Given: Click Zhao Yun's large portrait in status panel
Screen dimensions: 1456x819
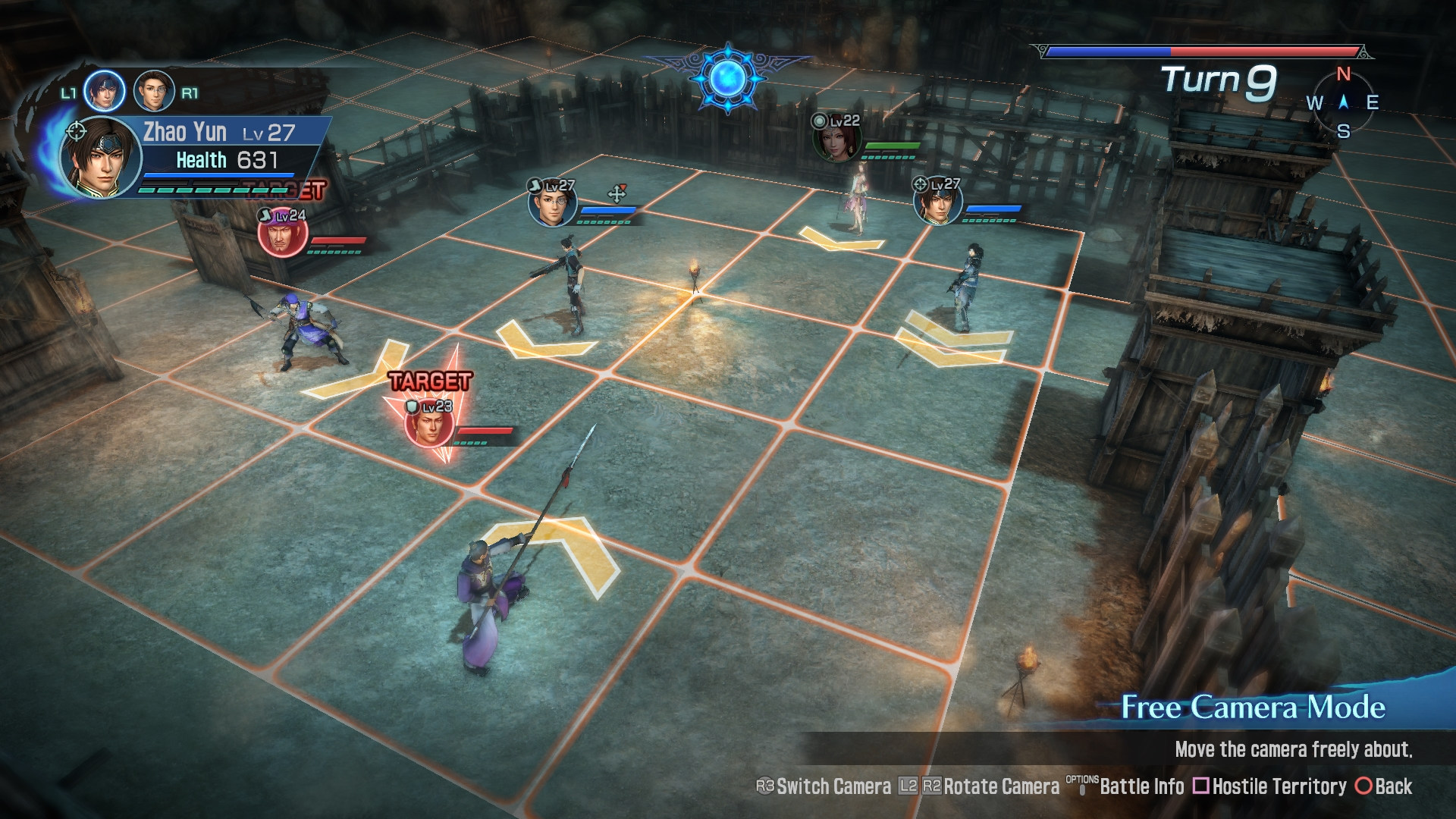Looking at the screenshot, I should (x=100, y=158).
